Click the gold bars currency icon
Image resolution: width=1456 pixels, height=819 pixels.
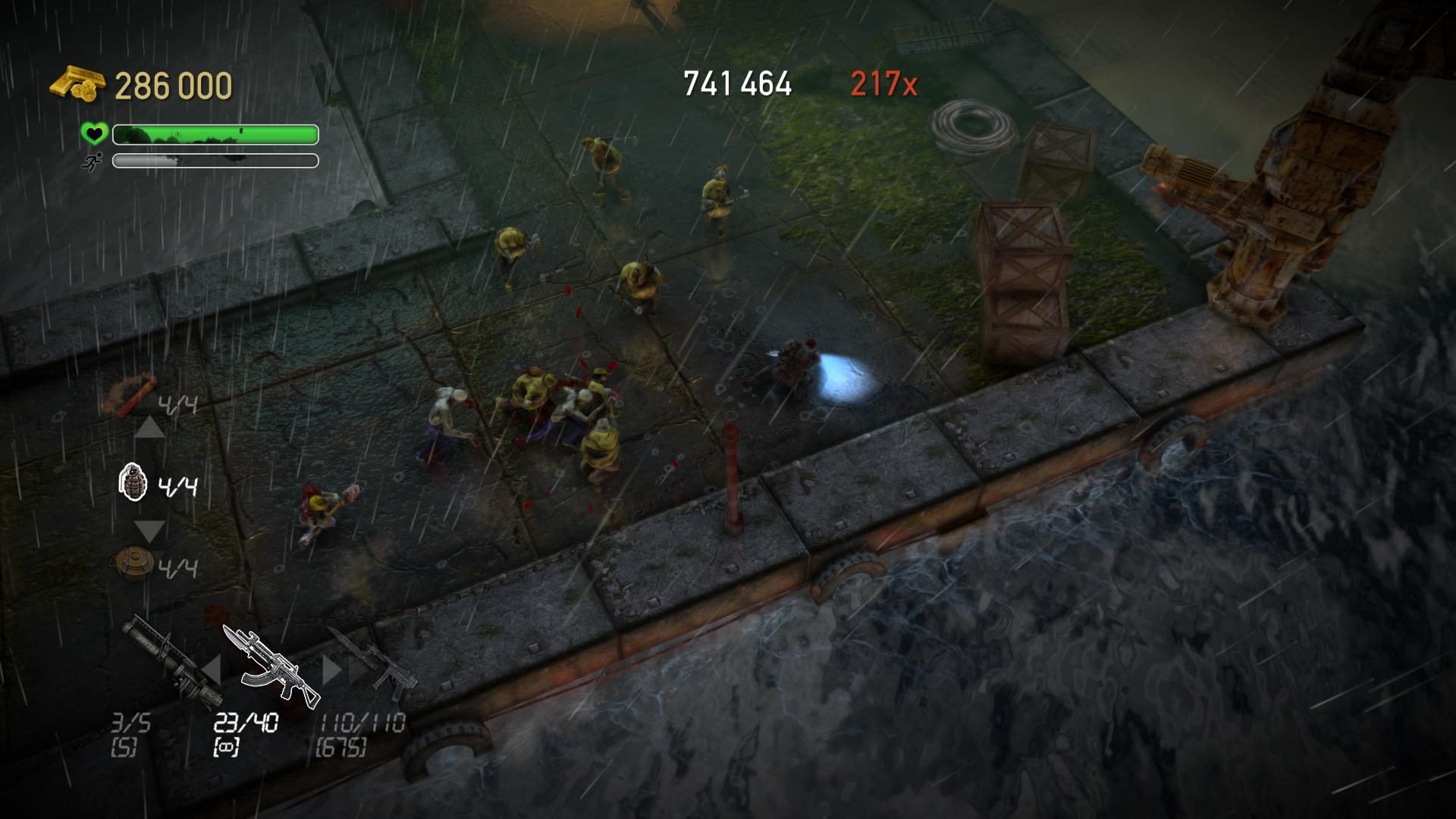(78, 83)
